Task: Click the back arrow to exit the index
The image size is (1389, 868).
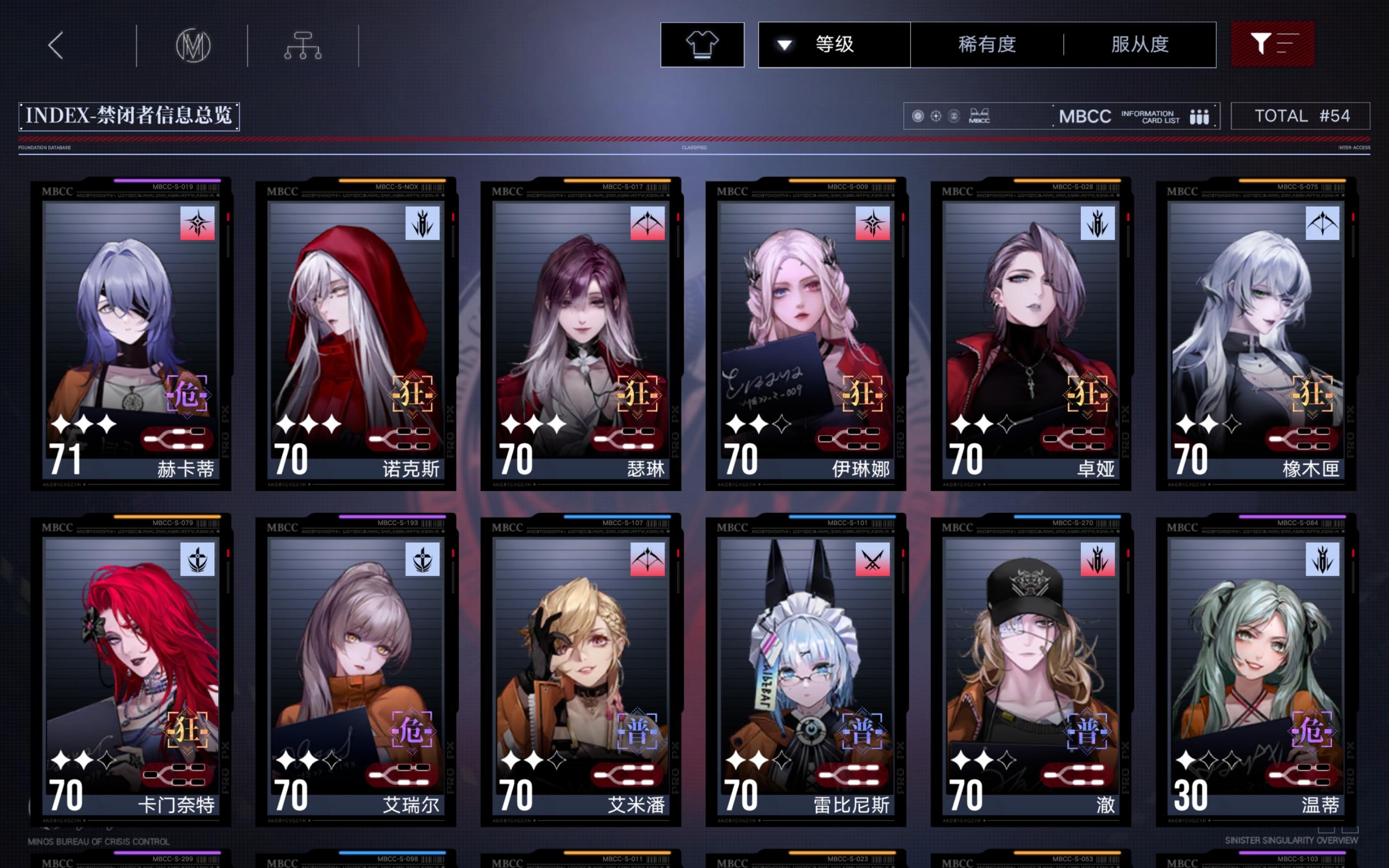Action: pos(56,45)
